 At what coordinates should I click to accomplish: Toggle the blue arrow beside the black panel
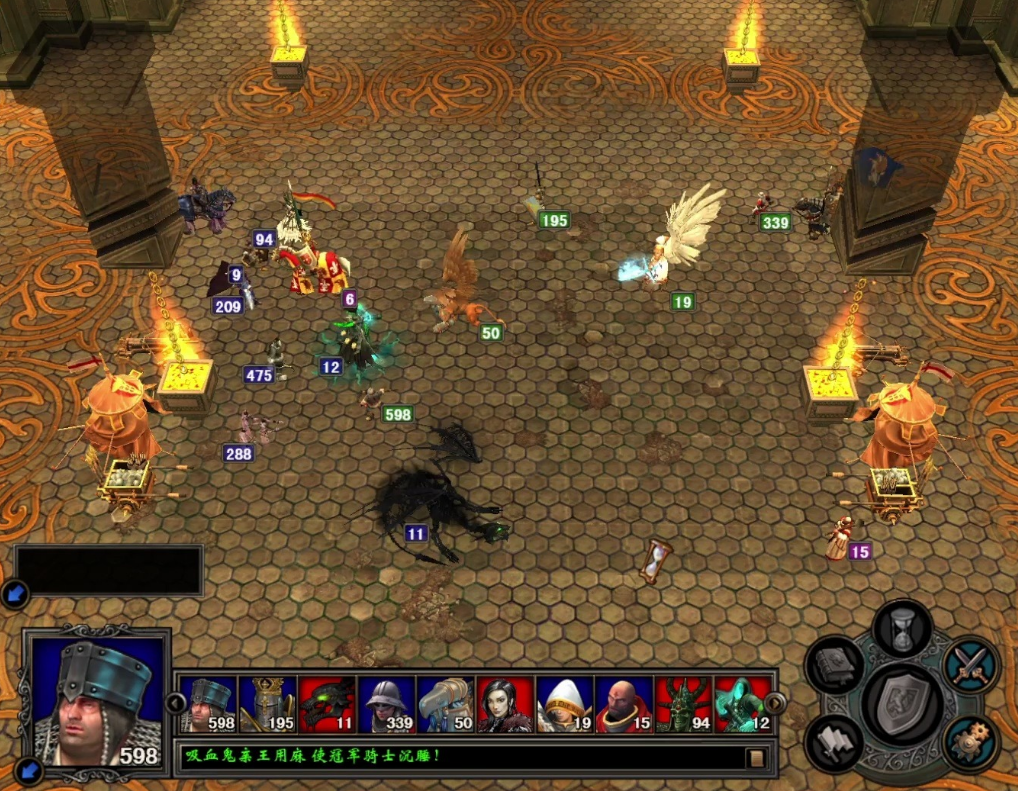coord(15,593)
